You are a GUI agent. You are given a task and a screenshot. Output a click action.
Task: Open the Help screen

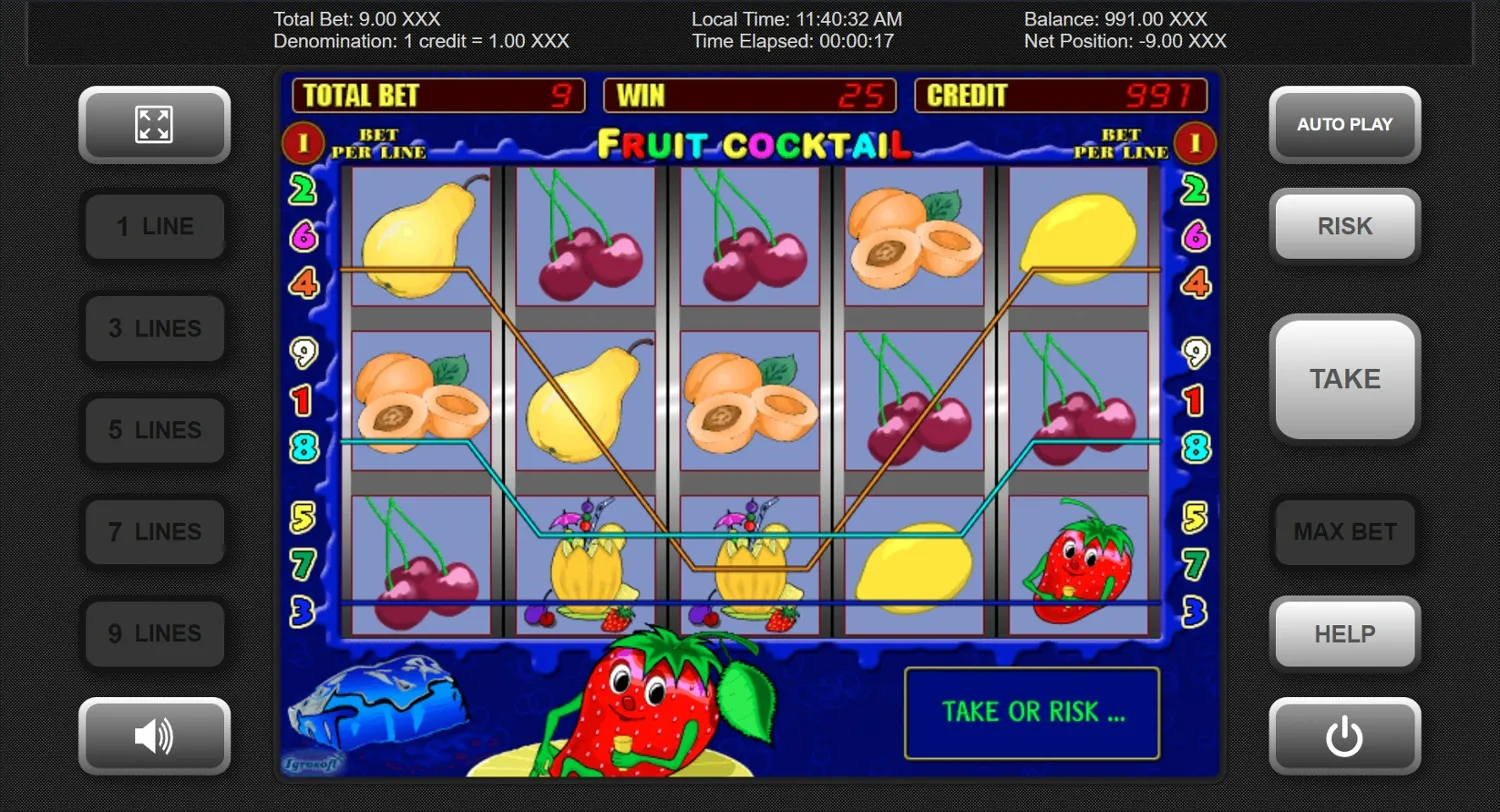(1345, 633)
